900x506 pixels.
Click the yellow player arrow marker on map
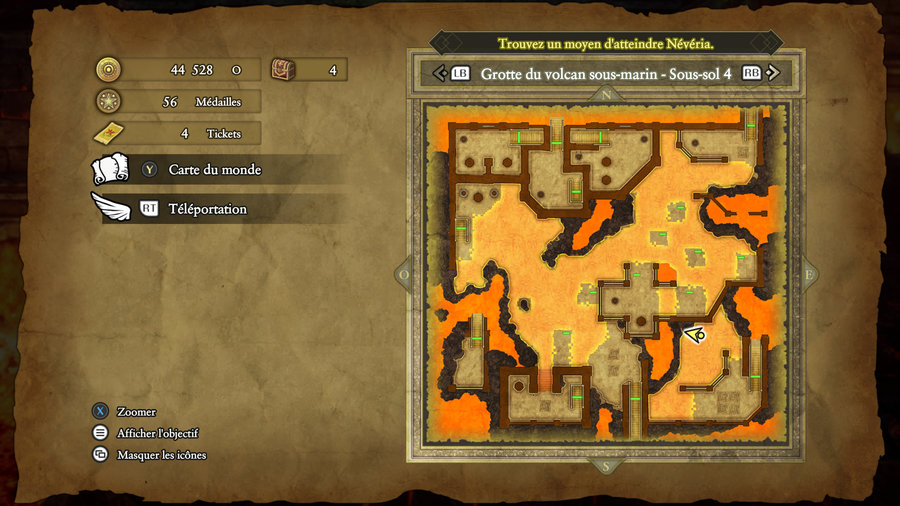(x=696, y=335)
